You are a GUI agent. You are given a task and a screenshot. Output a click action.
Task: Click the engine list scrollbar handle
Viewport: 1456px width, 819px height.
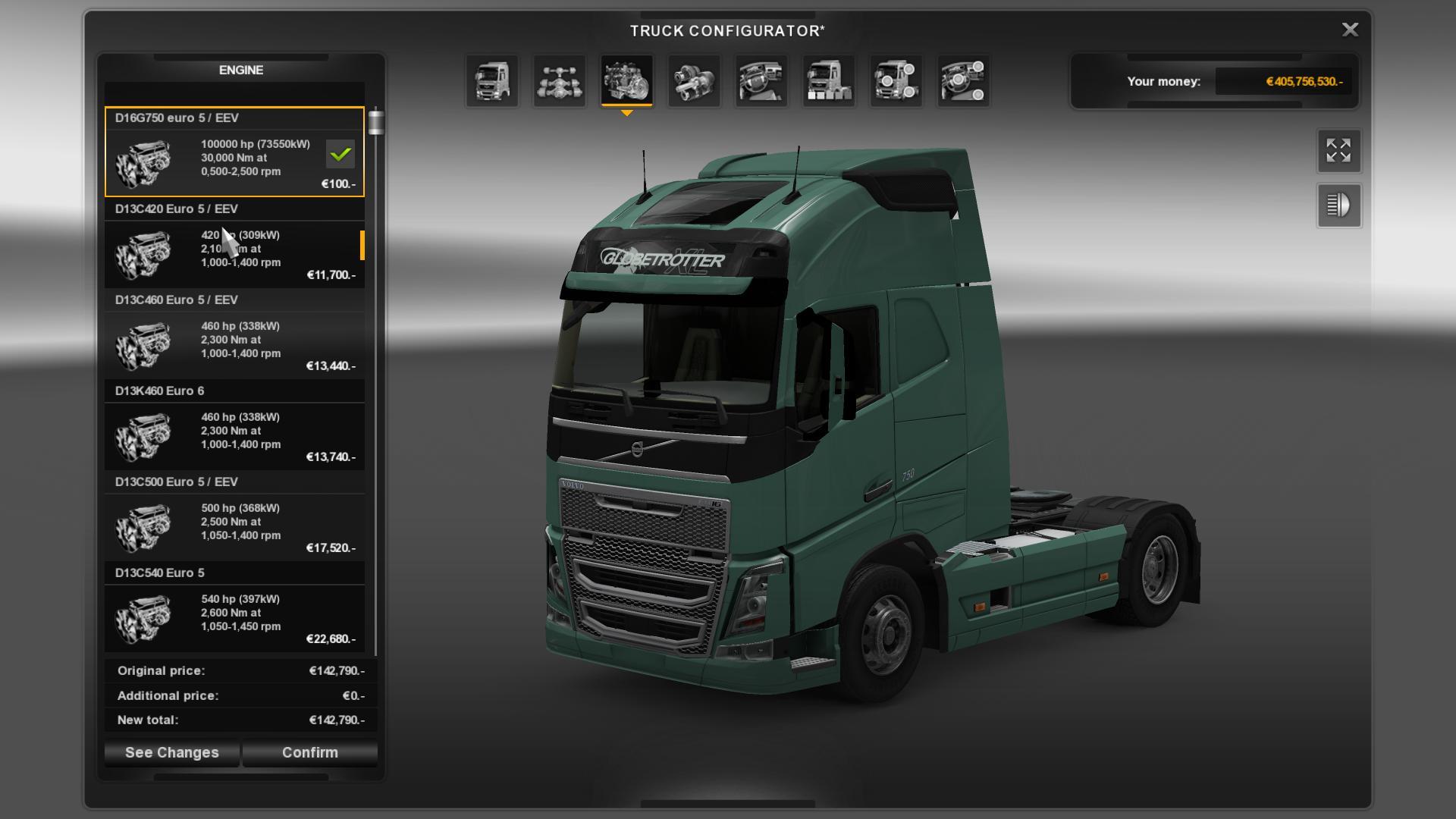(x=376, y=122)
